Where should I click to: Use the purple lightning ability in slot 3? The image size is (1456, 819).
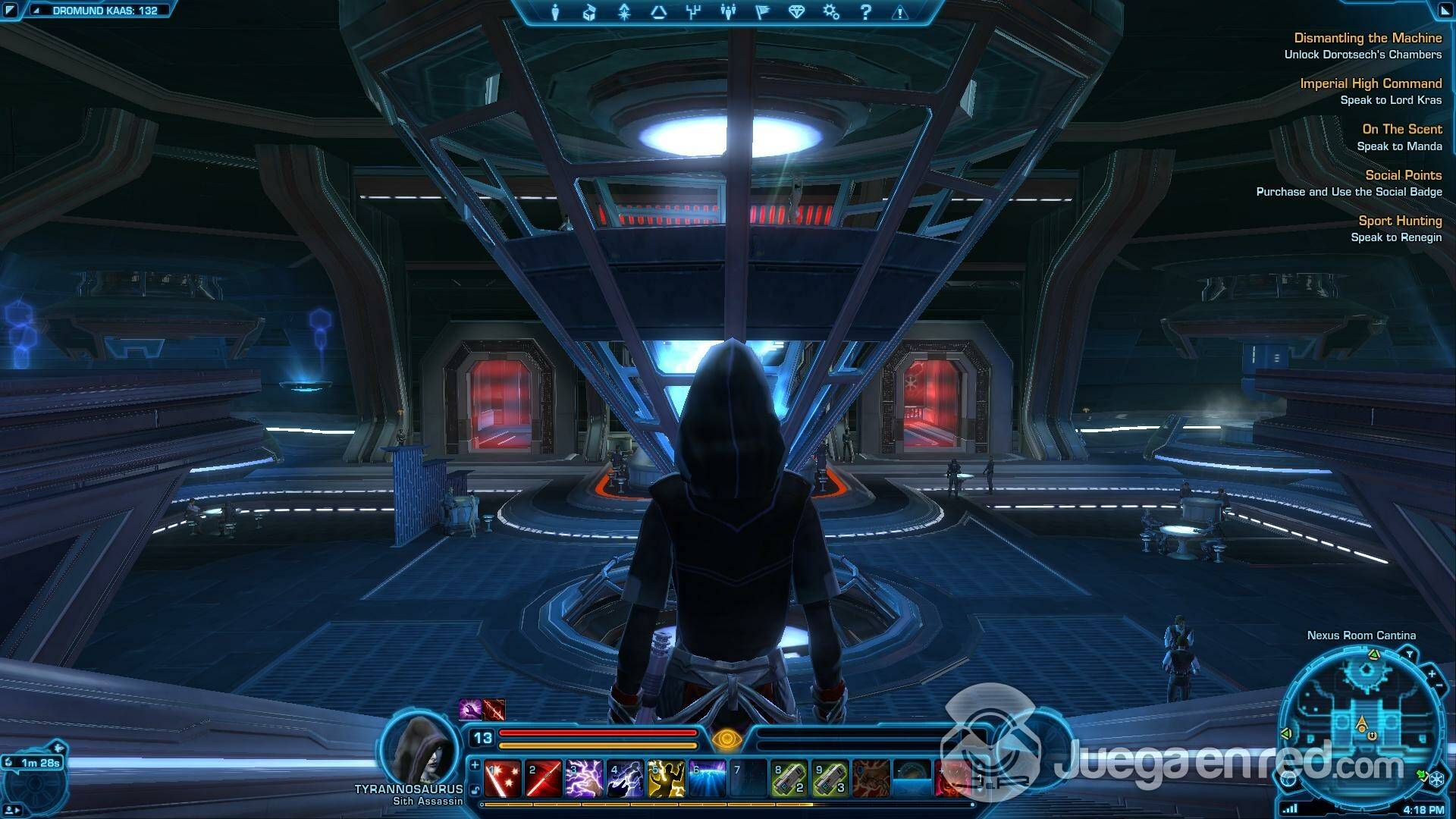pyautogui.click(x=584, y=779)
